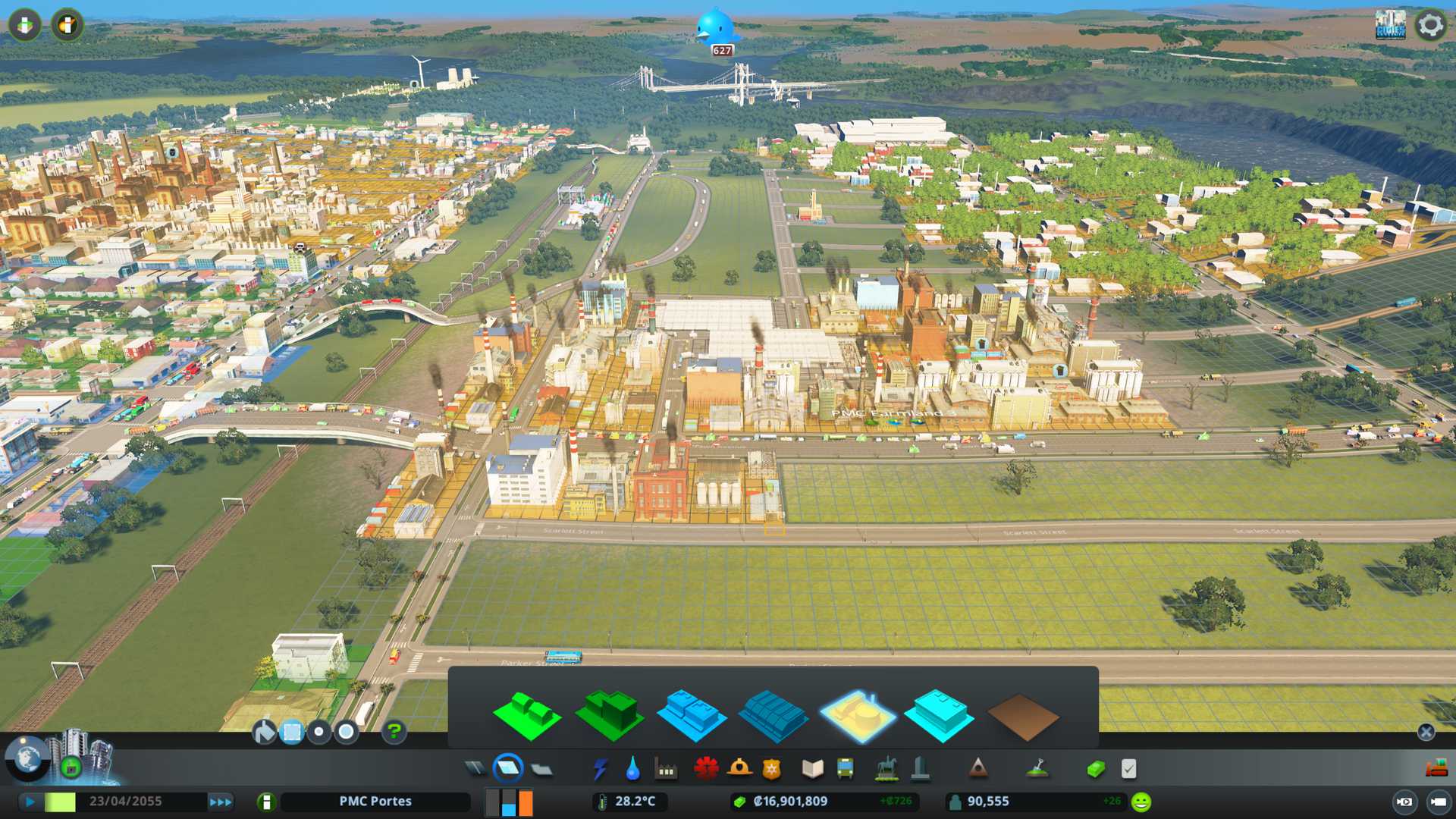Select the marquee zoning tool

pyautogui.click(x=292, y=732)
